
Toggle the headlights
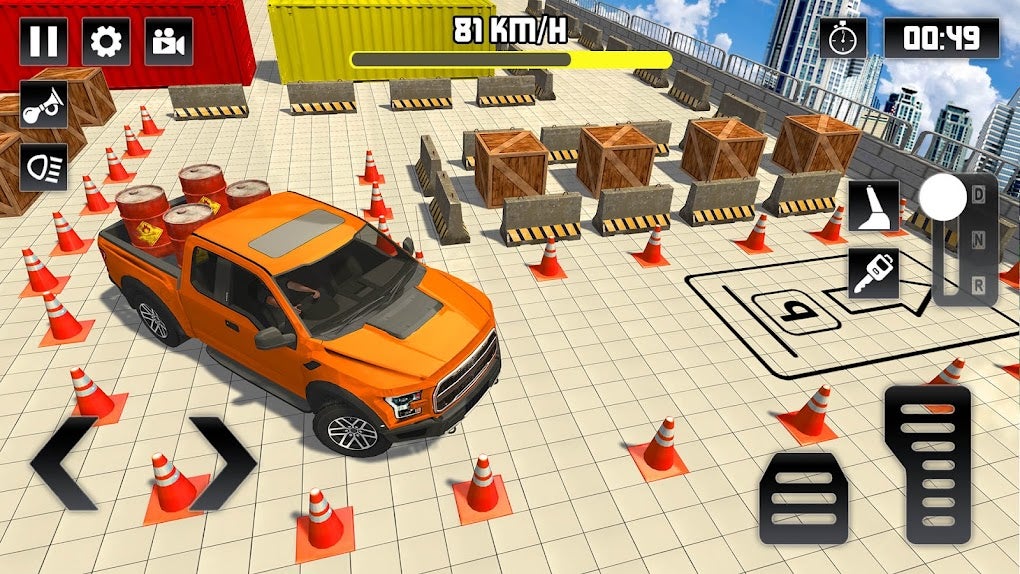pos(44,166)
